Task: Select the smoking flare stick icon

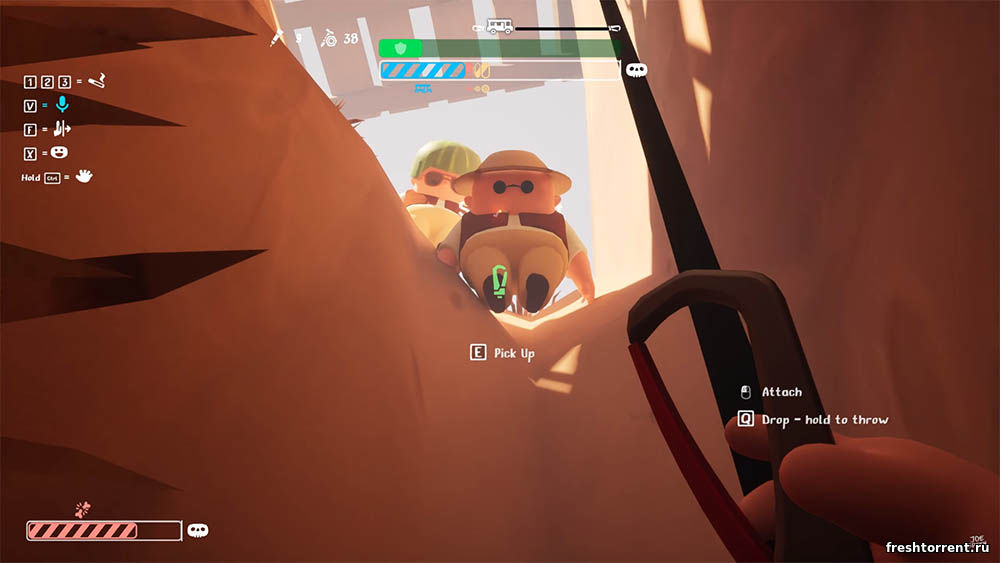Action: tap(96, 80)
